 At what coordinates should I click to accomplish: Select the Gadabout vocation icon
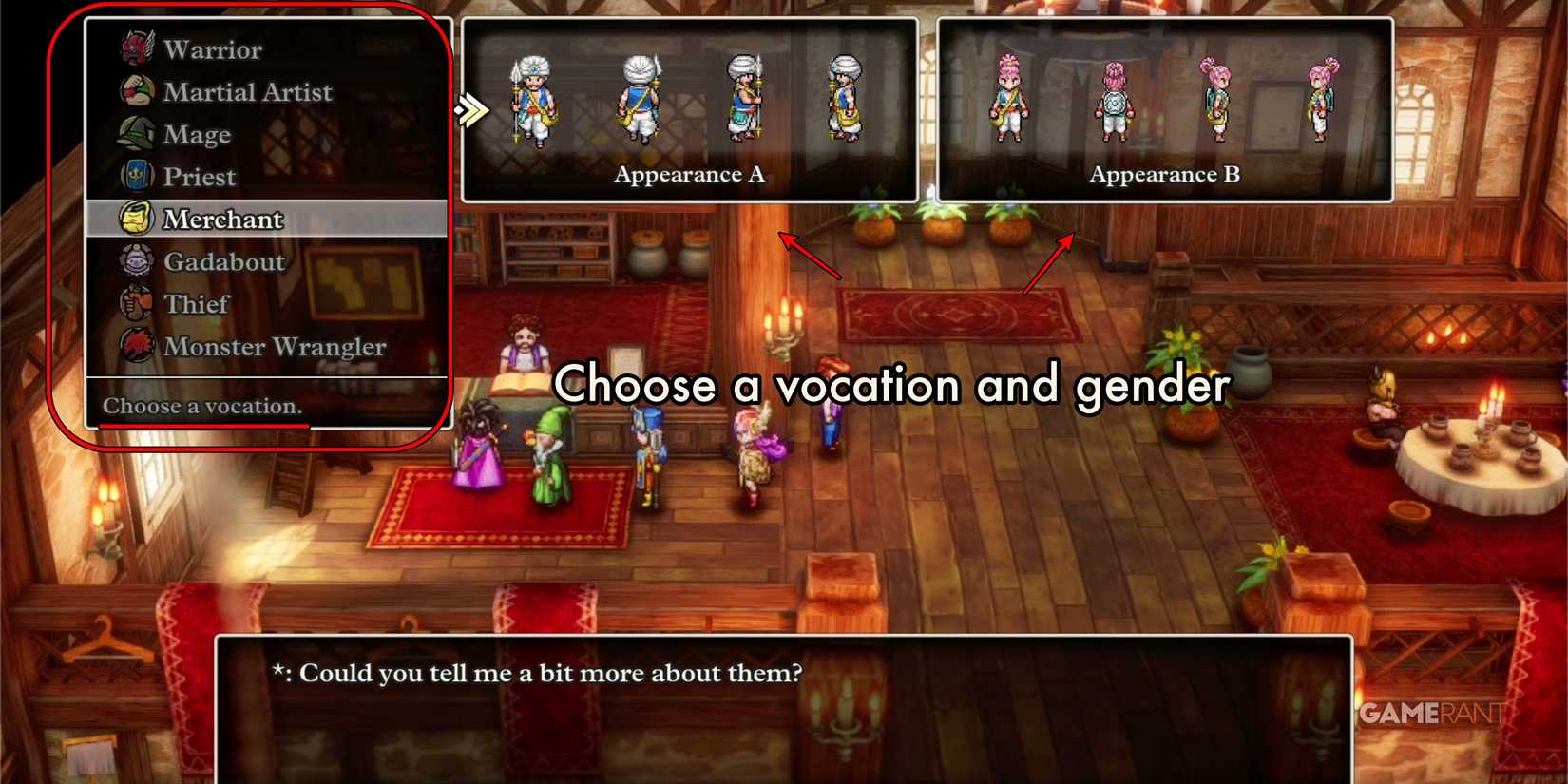pyautogui.click(x=135, y=260)
